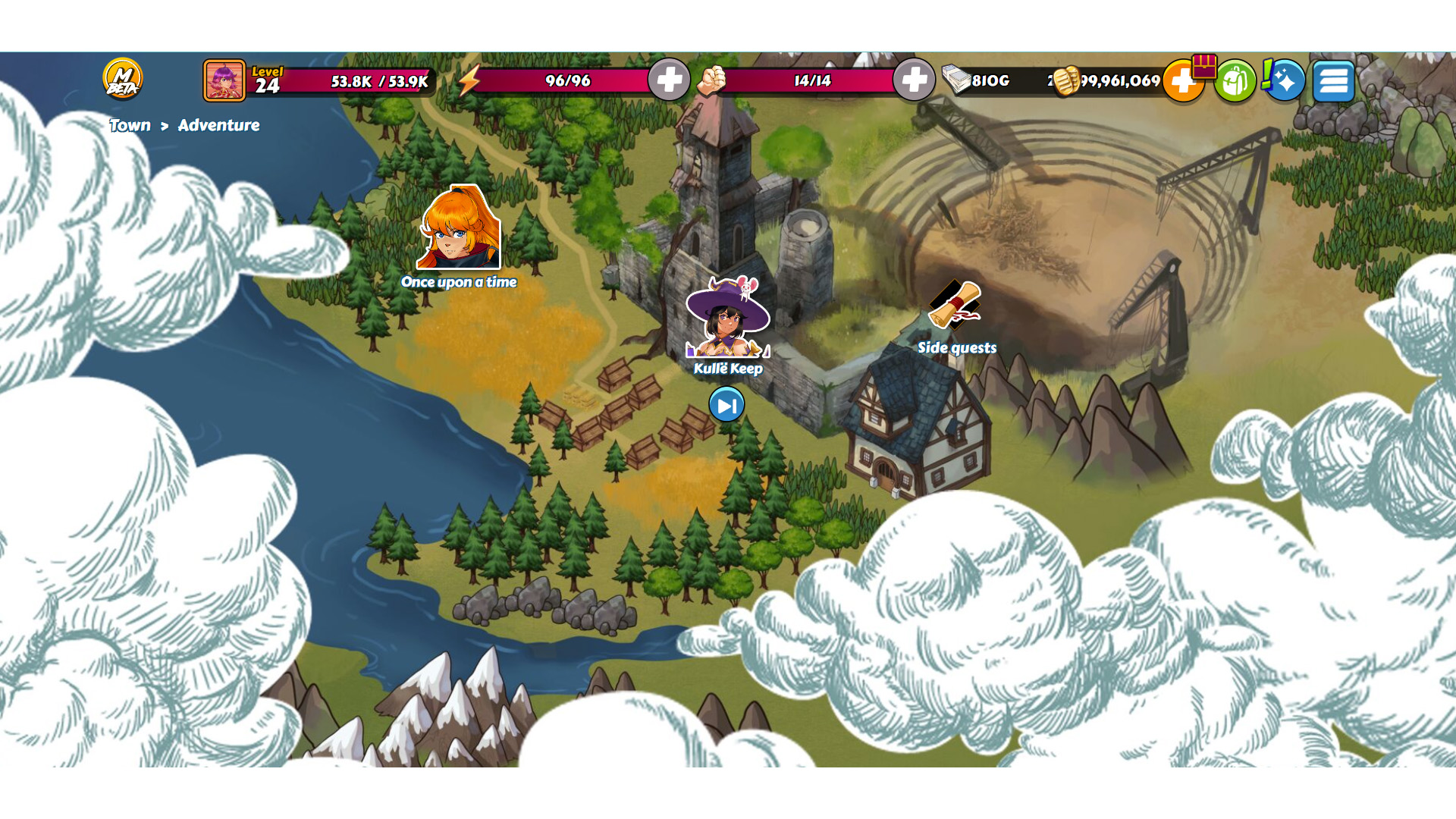Open the player avatar portrait

[x=224, y=80]
